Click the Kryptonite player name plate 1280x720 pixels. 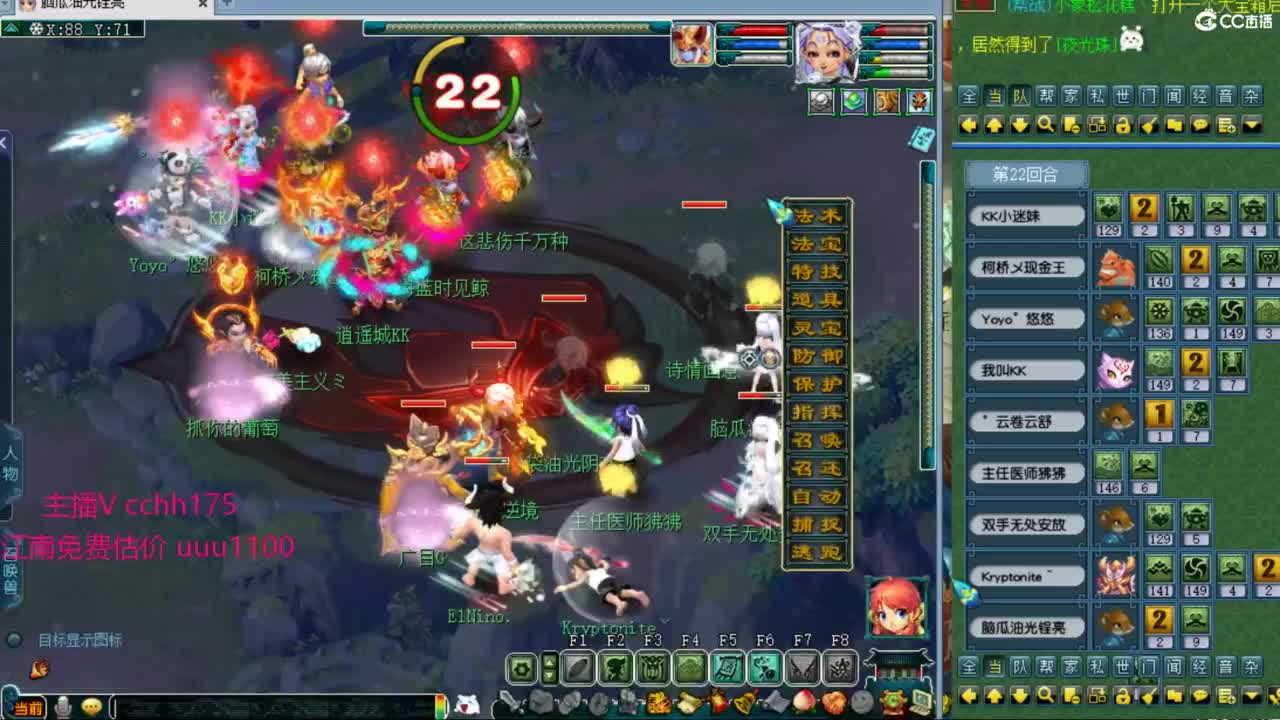pos(1029,575)
